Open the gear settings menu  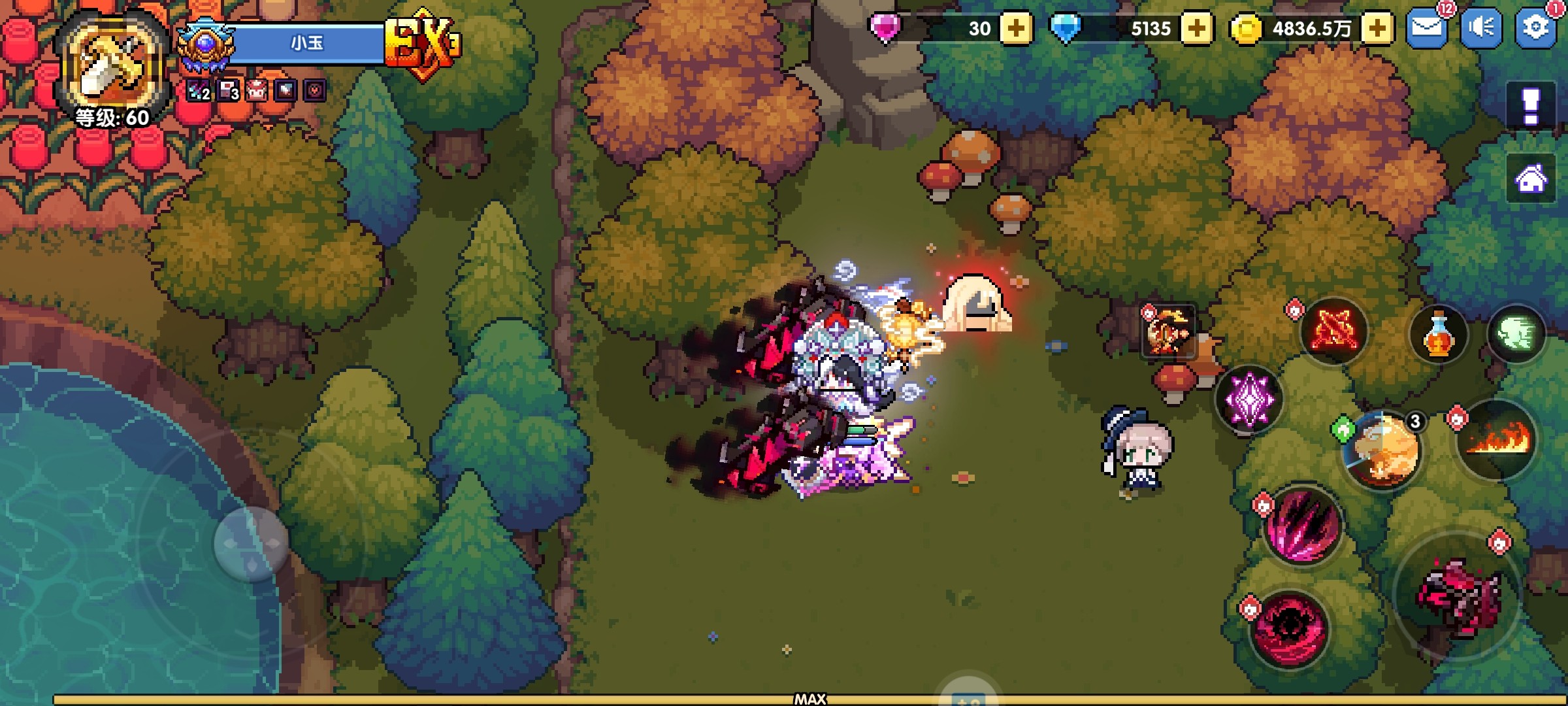point(1535,27)
